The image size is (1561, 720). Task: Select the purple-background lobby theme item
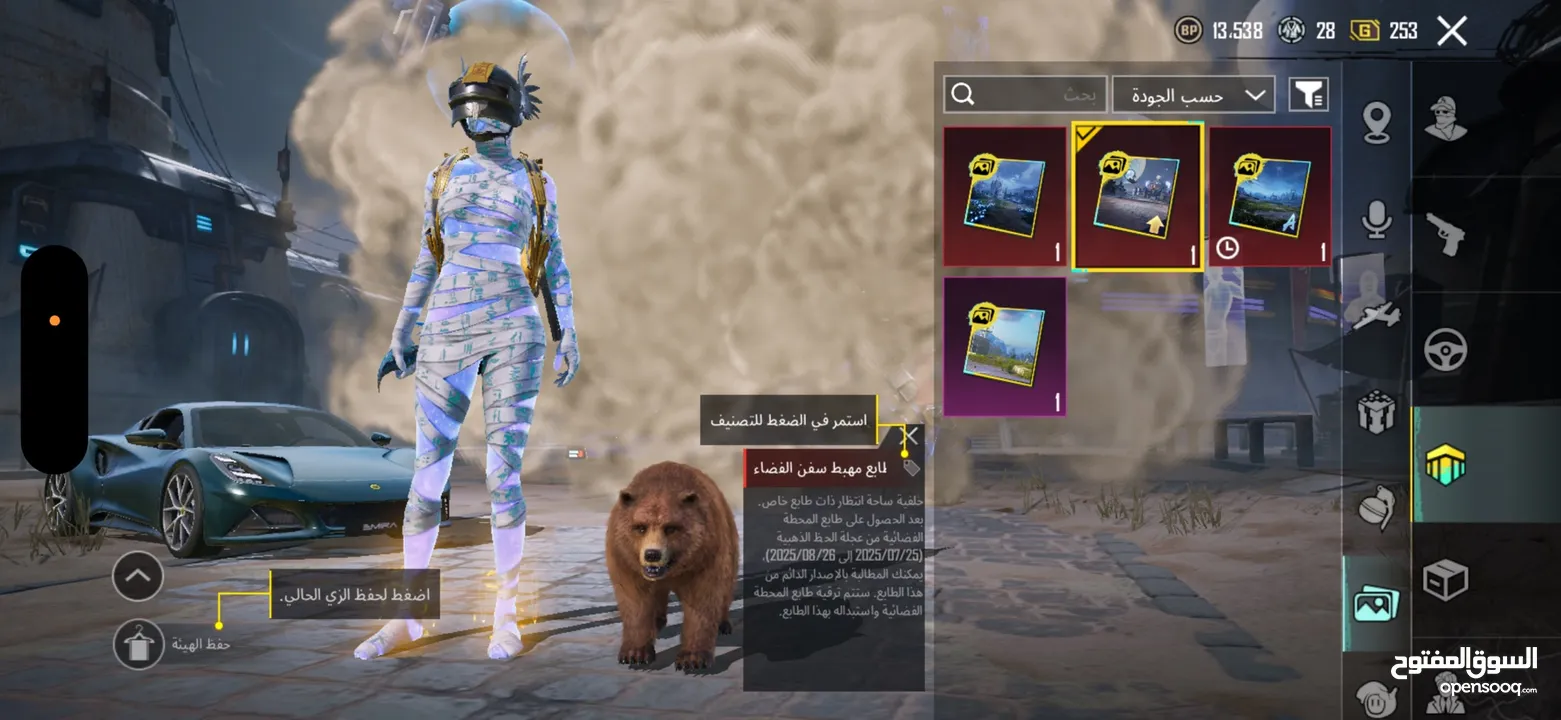tap(1004, 346)
